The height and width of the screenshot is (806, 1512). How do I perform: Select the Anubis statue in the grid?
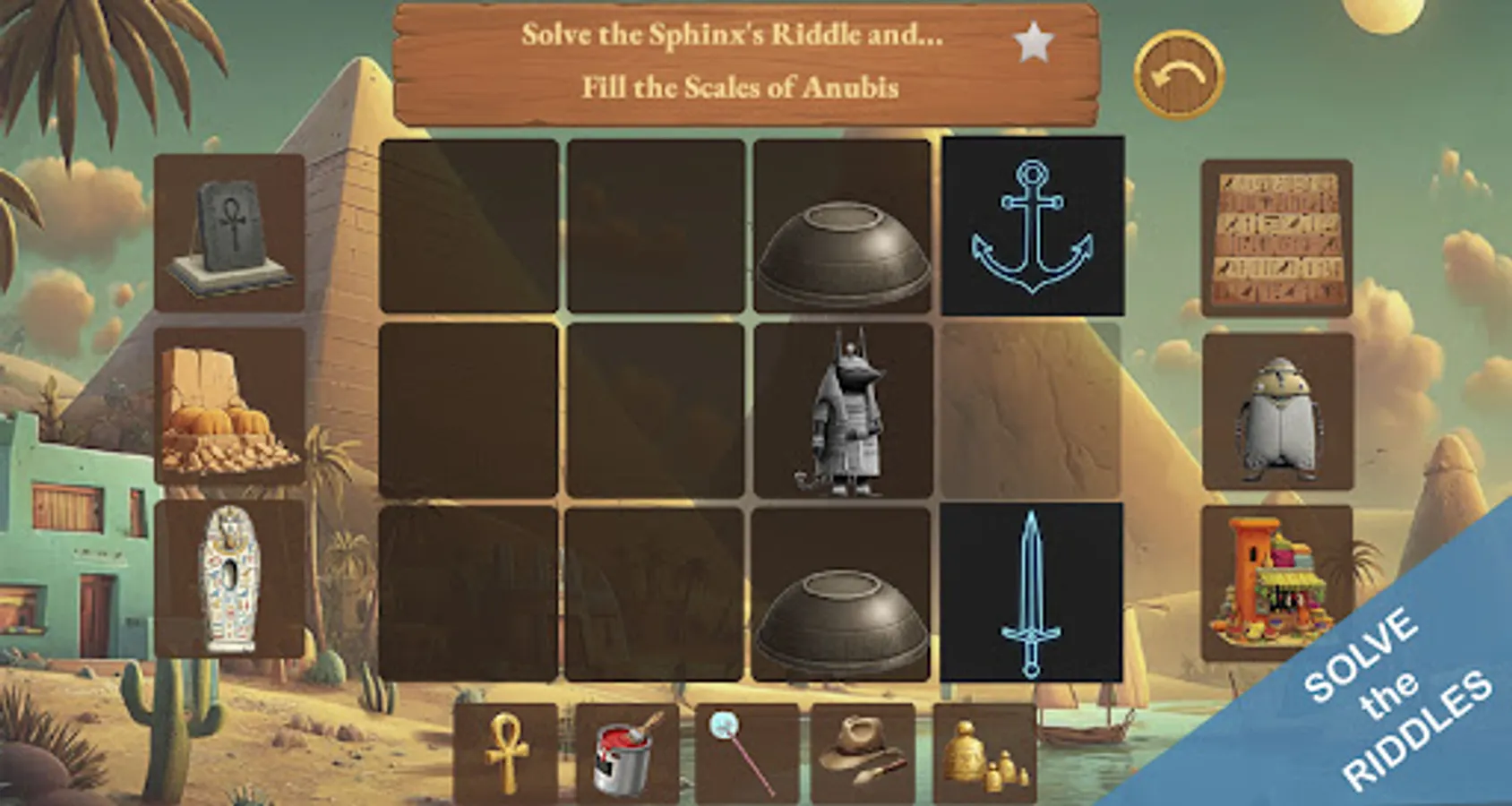(x=844, y=412)
